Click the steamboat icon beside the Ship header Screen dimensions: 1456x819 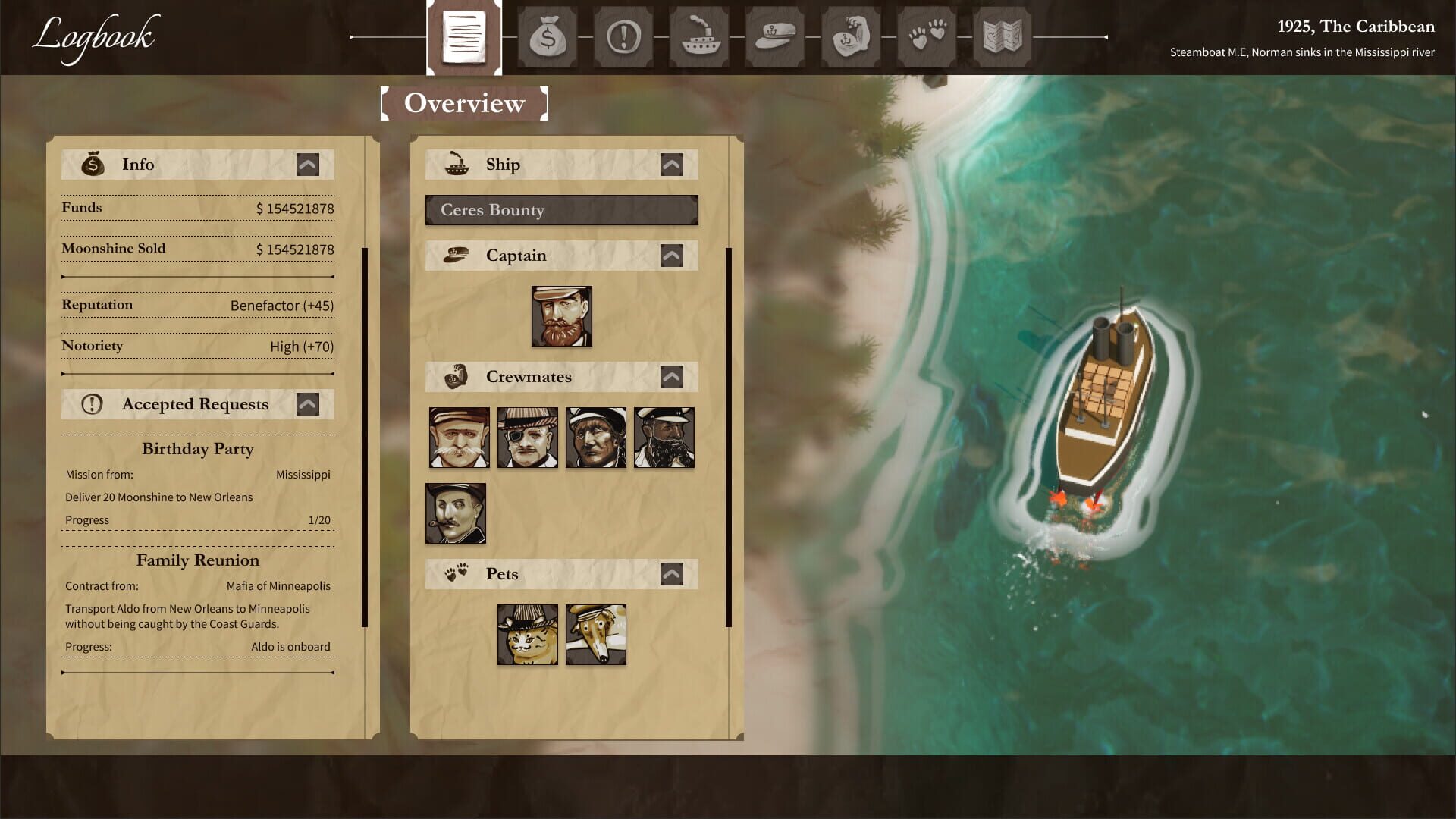[456, 164]
